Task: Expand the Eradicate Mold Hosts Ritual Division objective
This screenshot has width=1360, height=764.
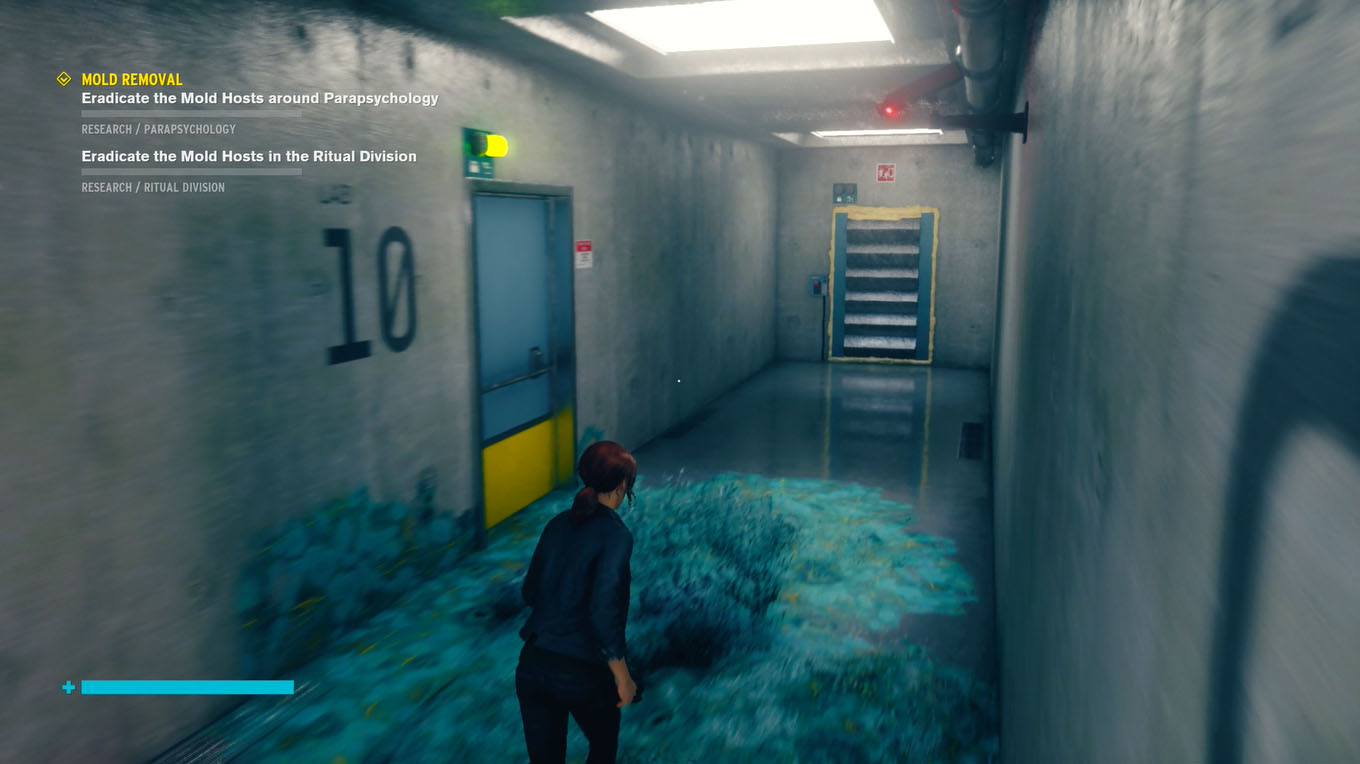Action: (248, 156)
